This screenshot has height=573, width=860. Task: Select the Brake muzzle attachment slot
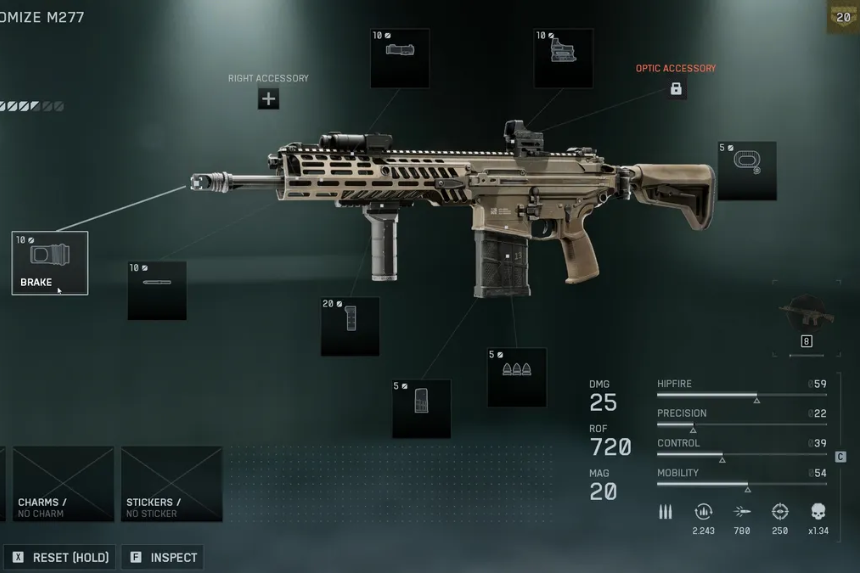50,263
